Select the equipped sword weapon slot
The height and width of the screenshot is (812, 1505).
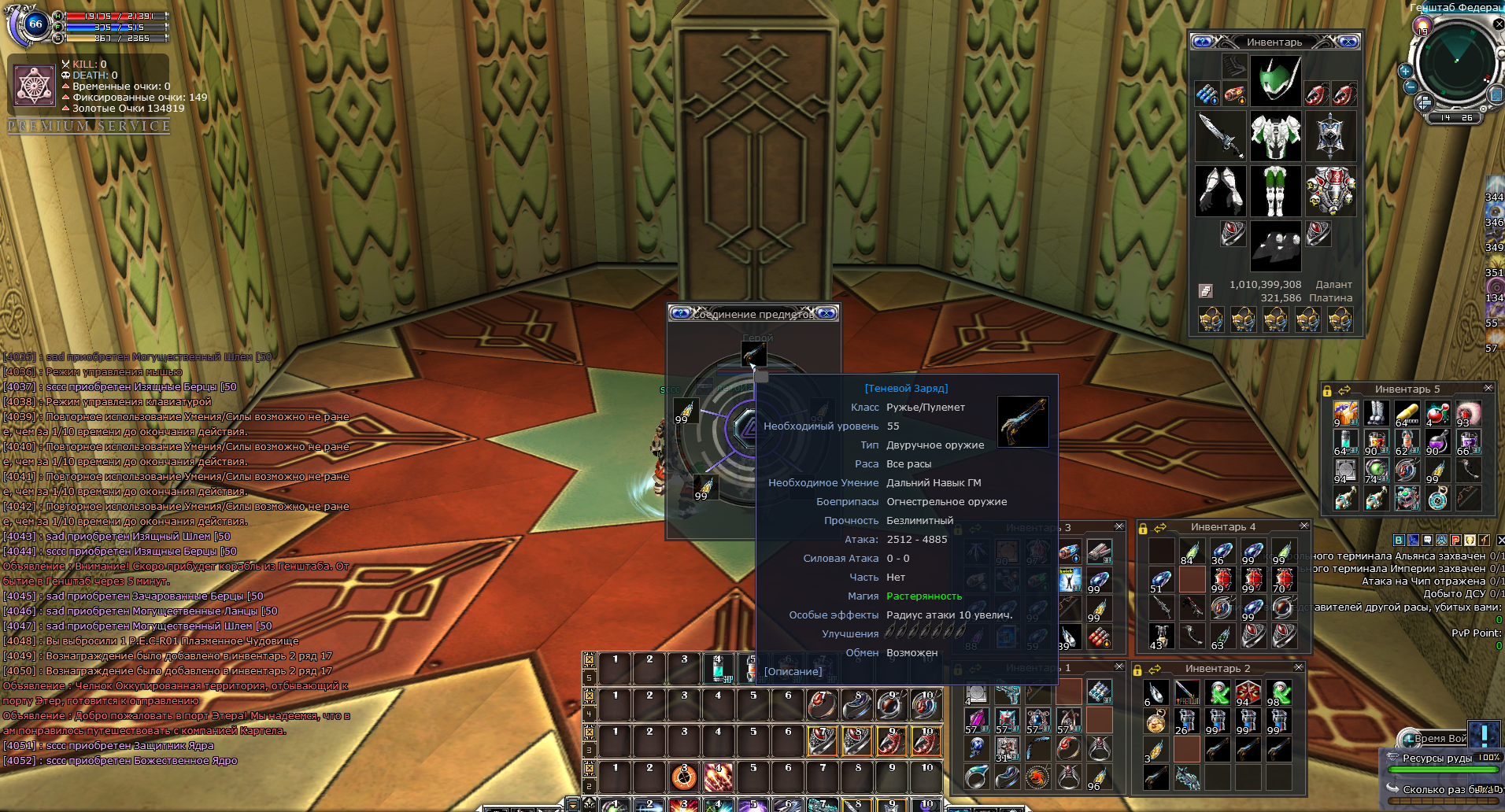pyautogui.click(x=1220, y=135)
